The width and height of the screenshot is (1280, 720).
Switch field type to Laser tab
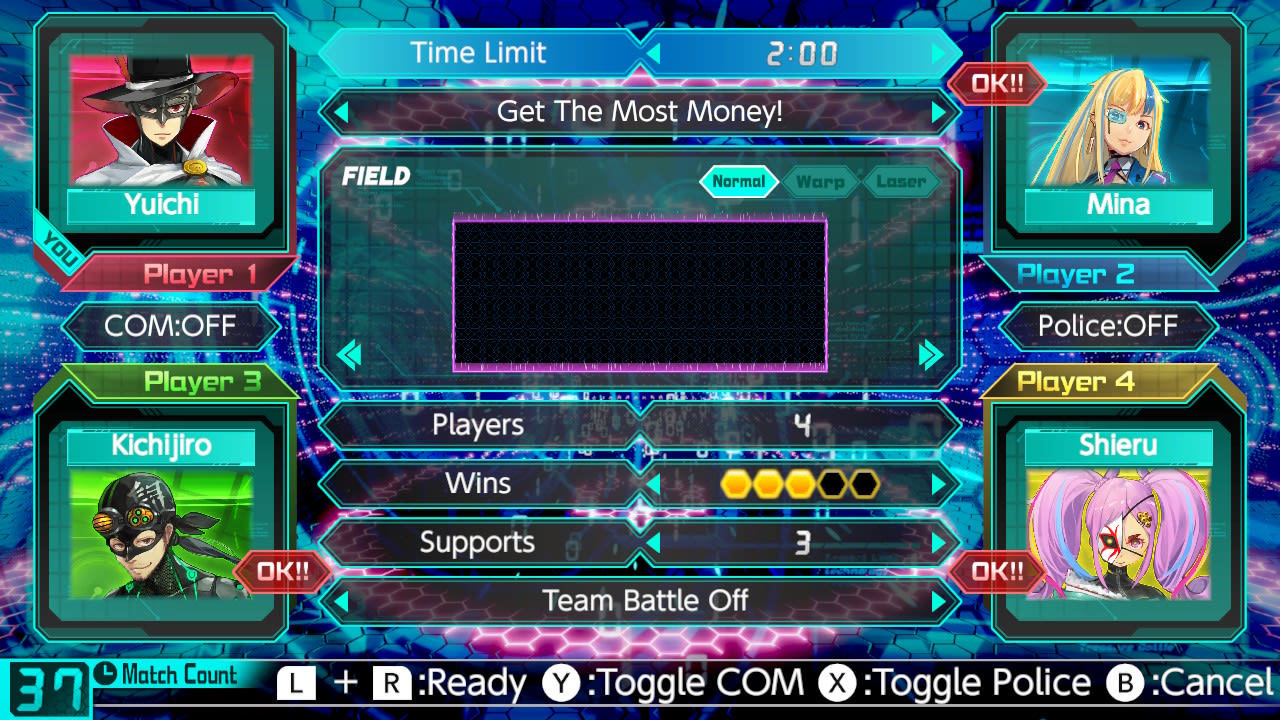click(x=899, y=181)
